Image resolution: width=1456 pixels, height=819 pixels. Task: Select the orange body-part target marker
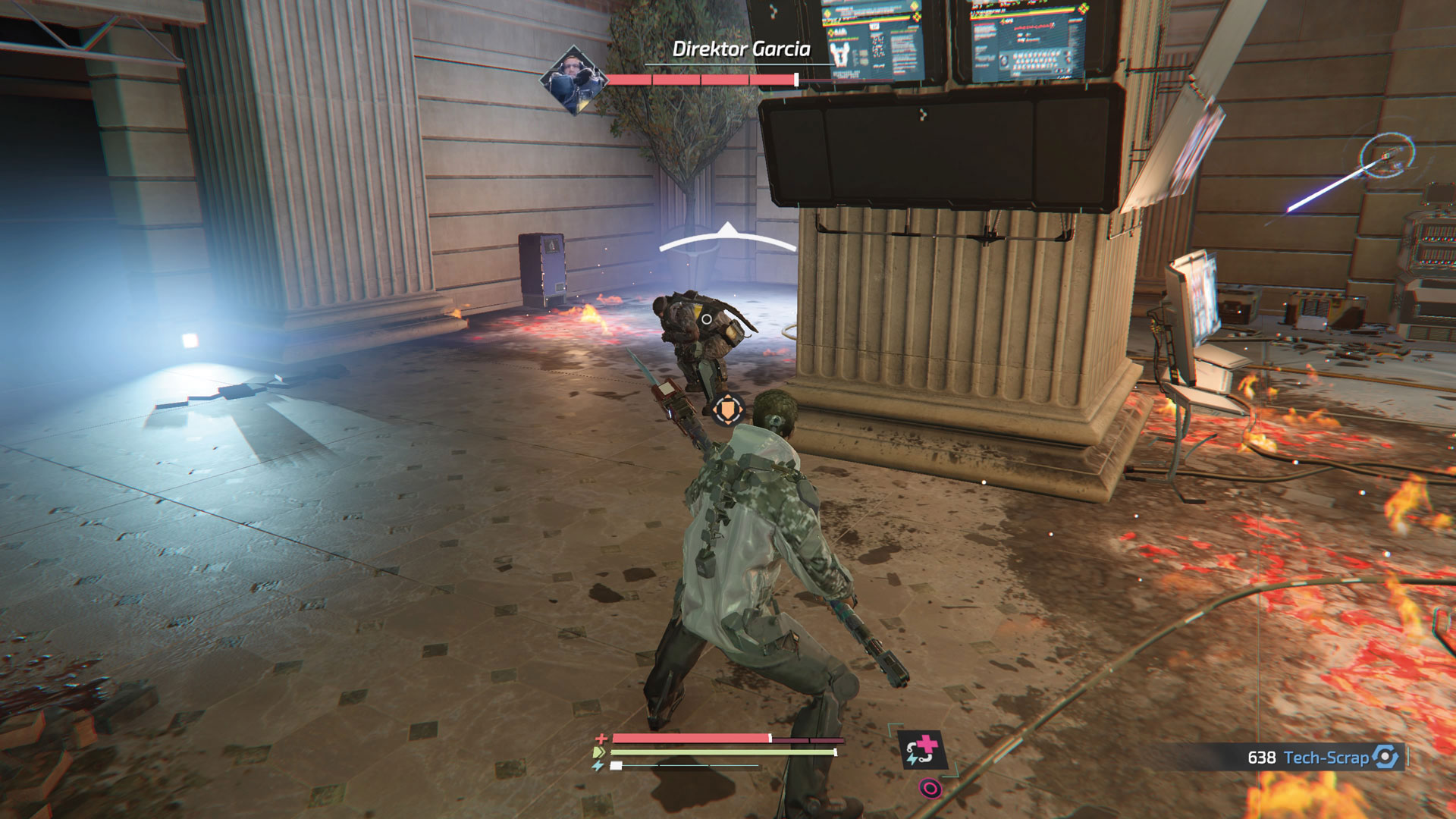(728, 410)
